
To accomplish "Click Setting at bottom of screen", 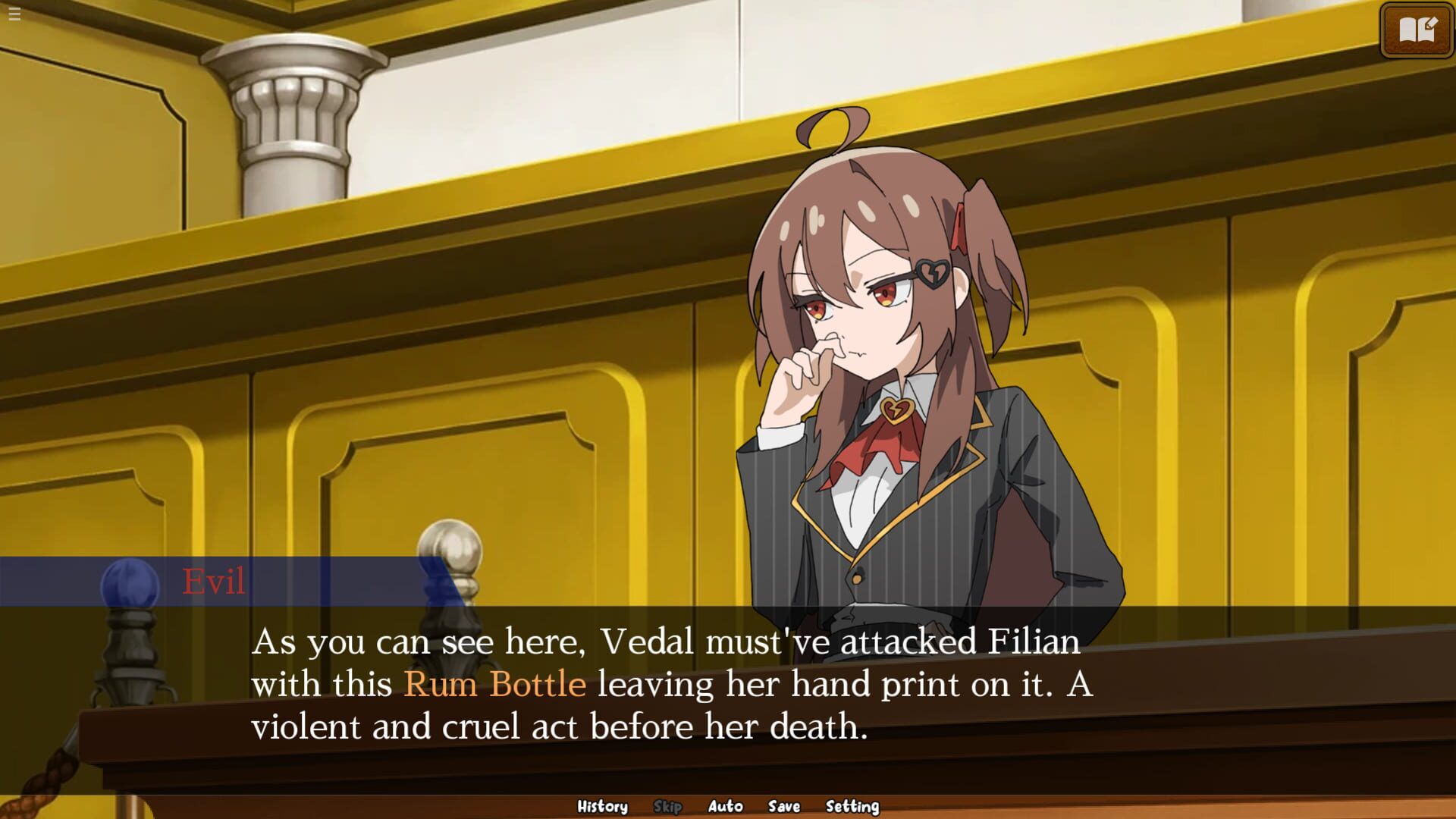I will (851, 806).
